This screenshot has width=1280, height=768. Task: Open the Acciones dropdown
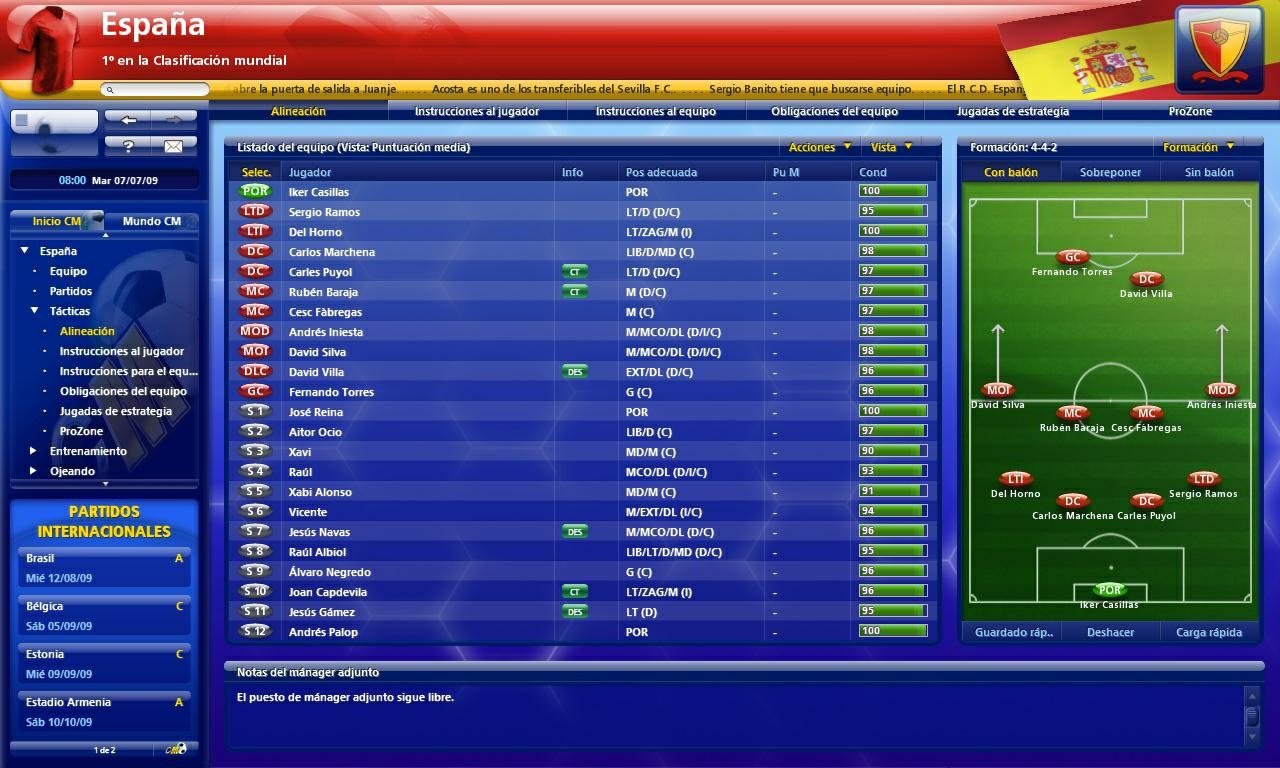click(817, 147)
